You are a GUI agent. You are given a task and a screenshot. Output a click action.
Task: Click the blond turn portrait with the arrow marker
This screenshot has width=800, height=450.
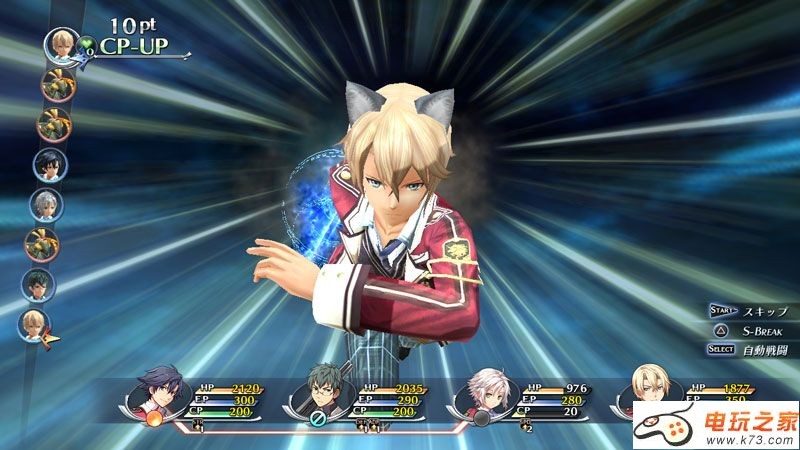(34, 324)
